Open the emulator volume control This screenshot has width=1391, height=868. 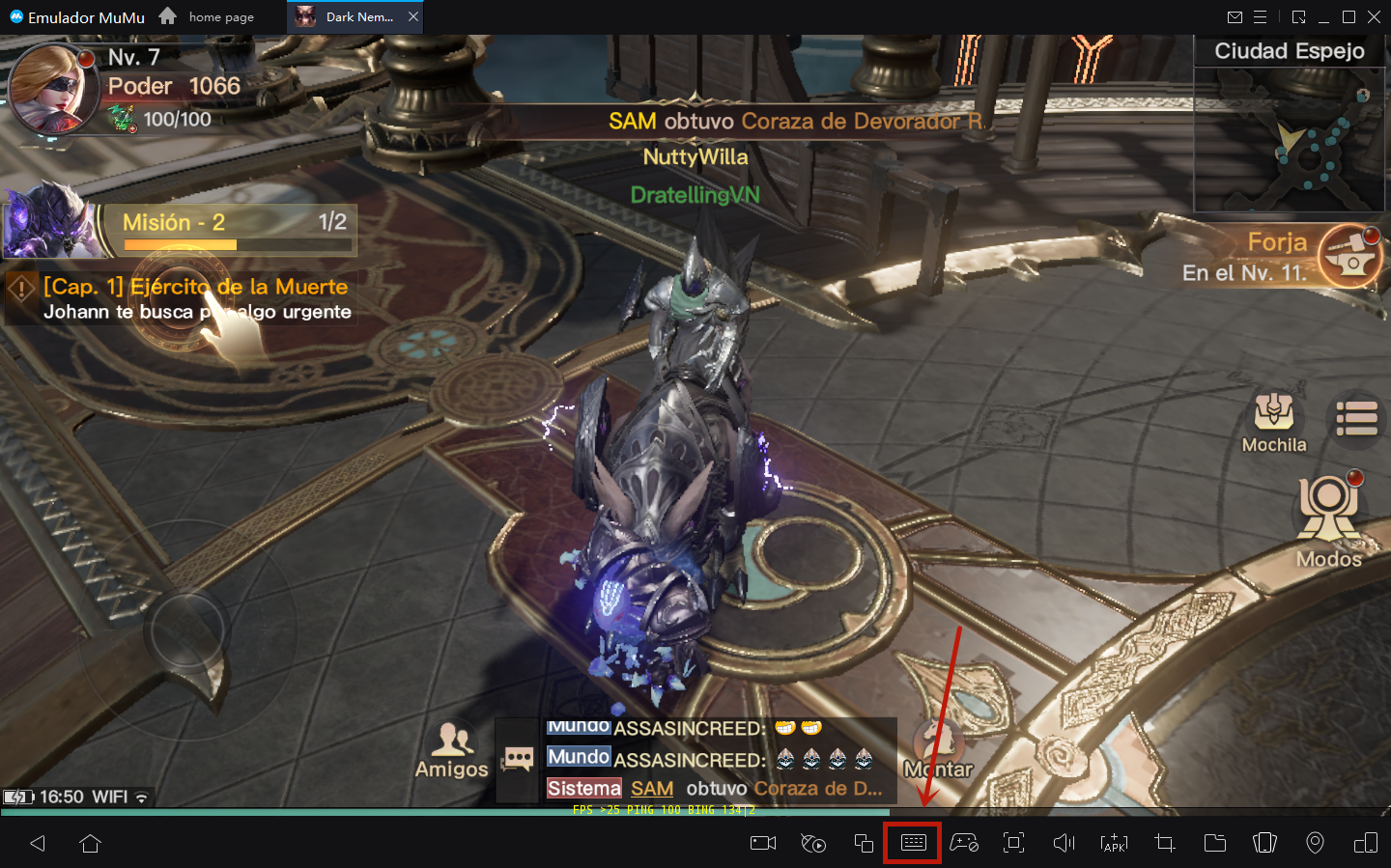[x=1064, y=843]
